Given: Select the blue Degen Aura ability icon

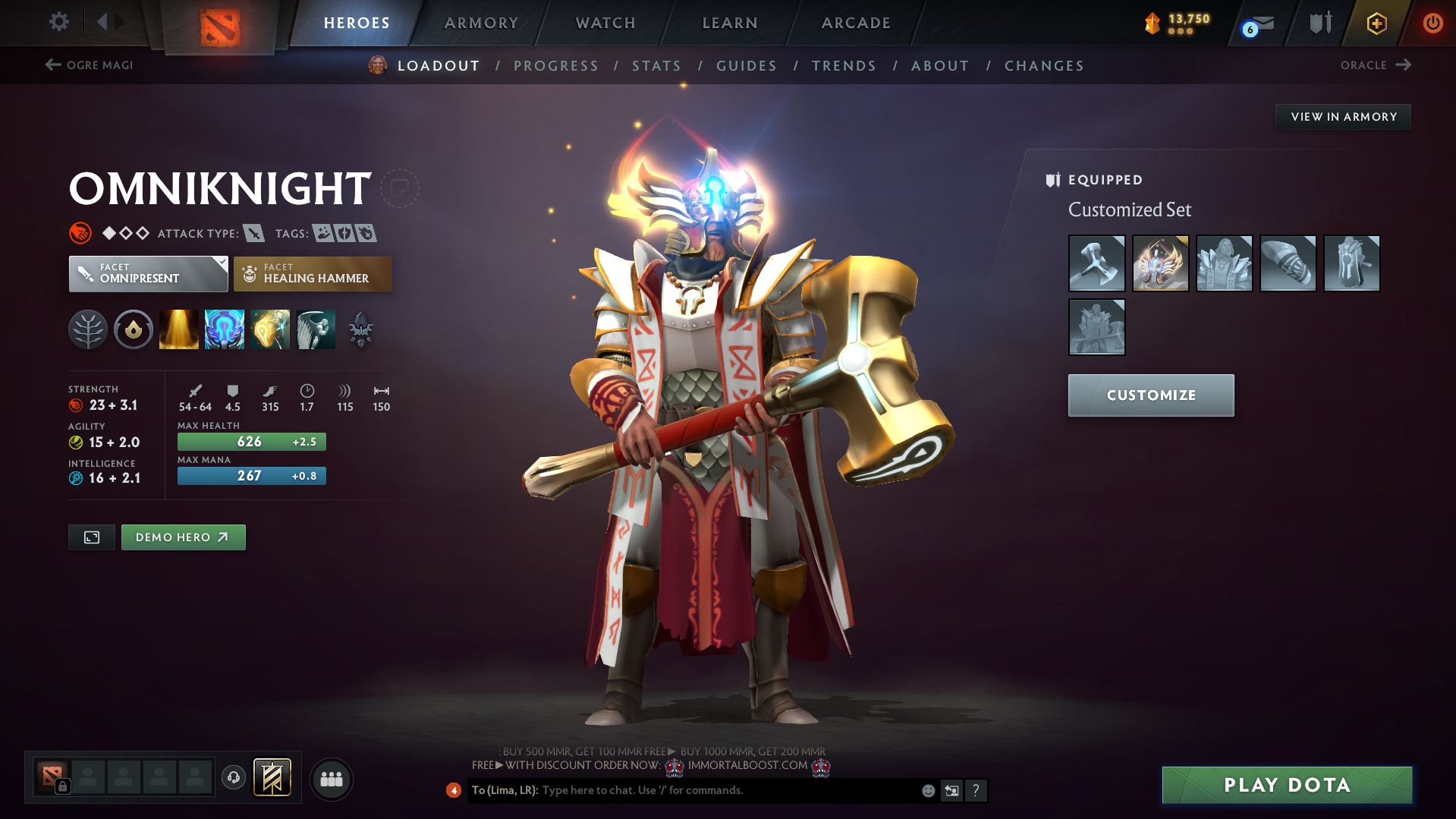Looking at the screenshot, I should (224, 329).
